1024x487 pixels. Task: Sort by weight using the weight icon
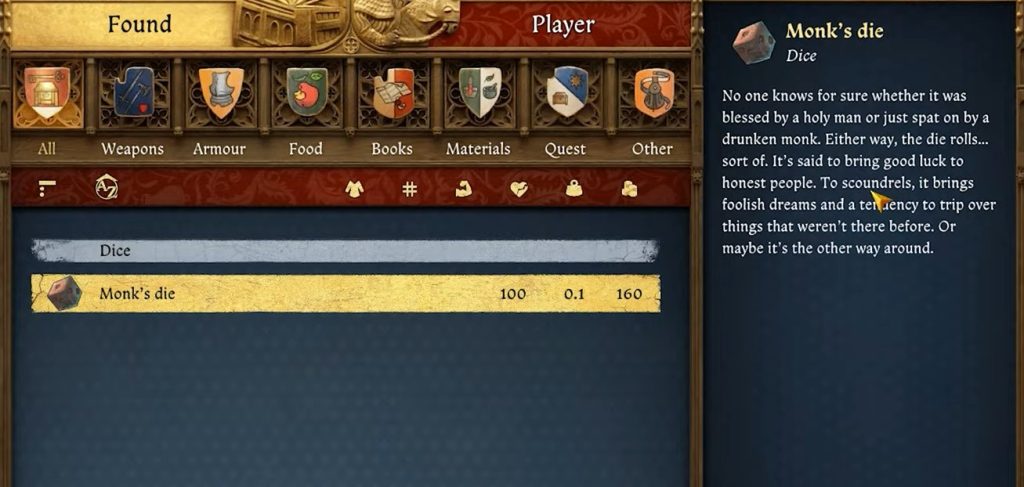point(573,188)
